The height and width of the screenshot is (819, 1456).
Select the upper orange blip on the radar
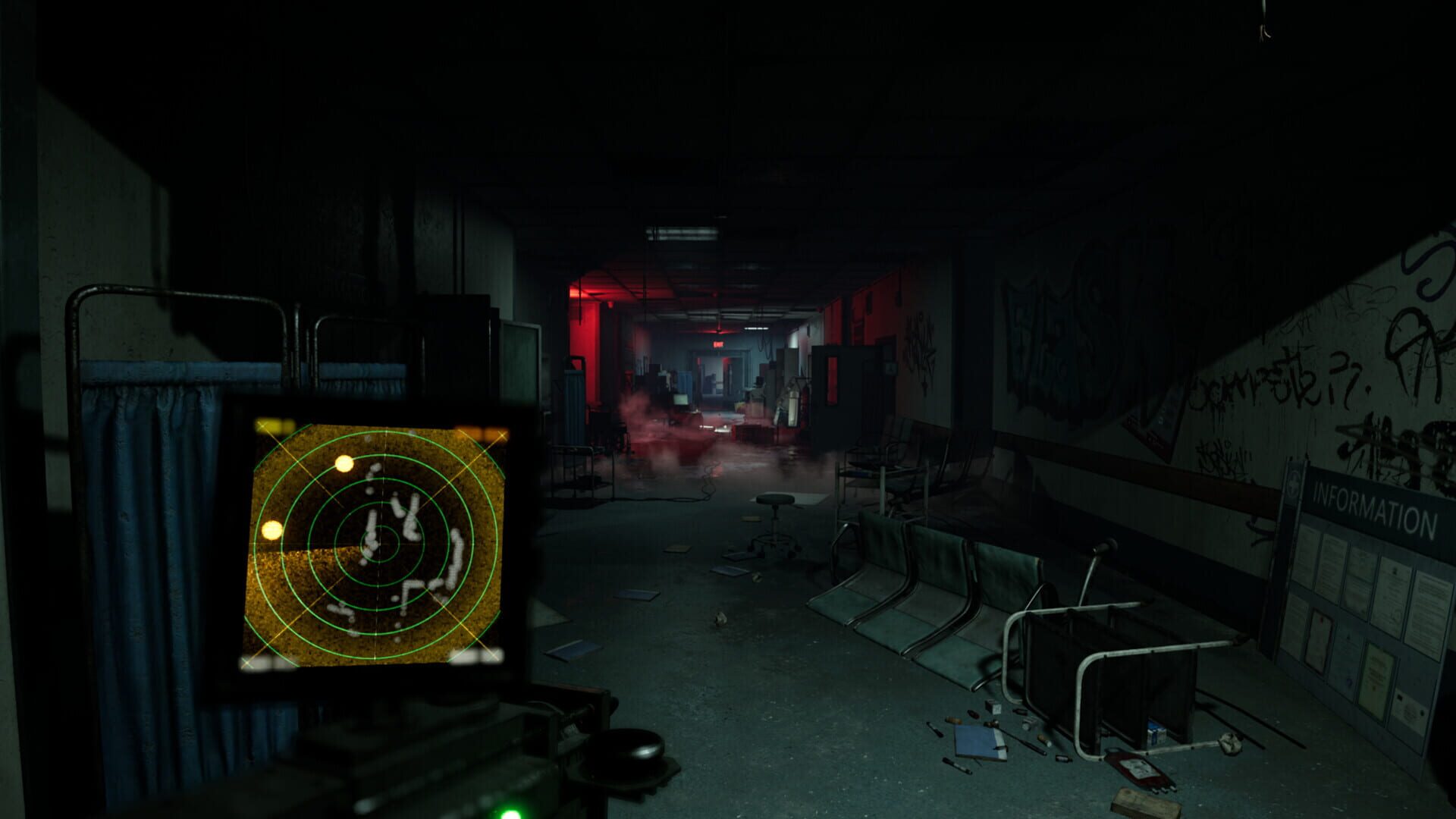pyautogui.click(x=343, y=464)
